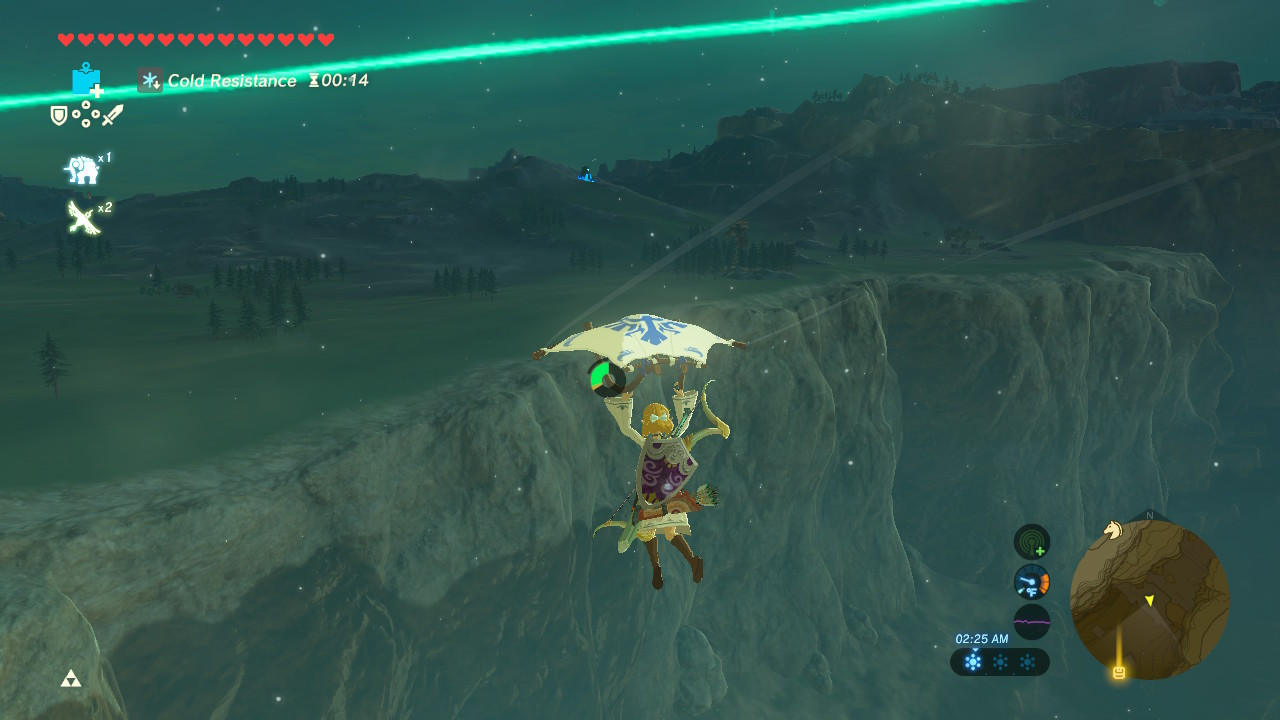Select the glowing stable marker on the minimap
This screenshot has height=720, width=1280.
(x=1119, y=673)
